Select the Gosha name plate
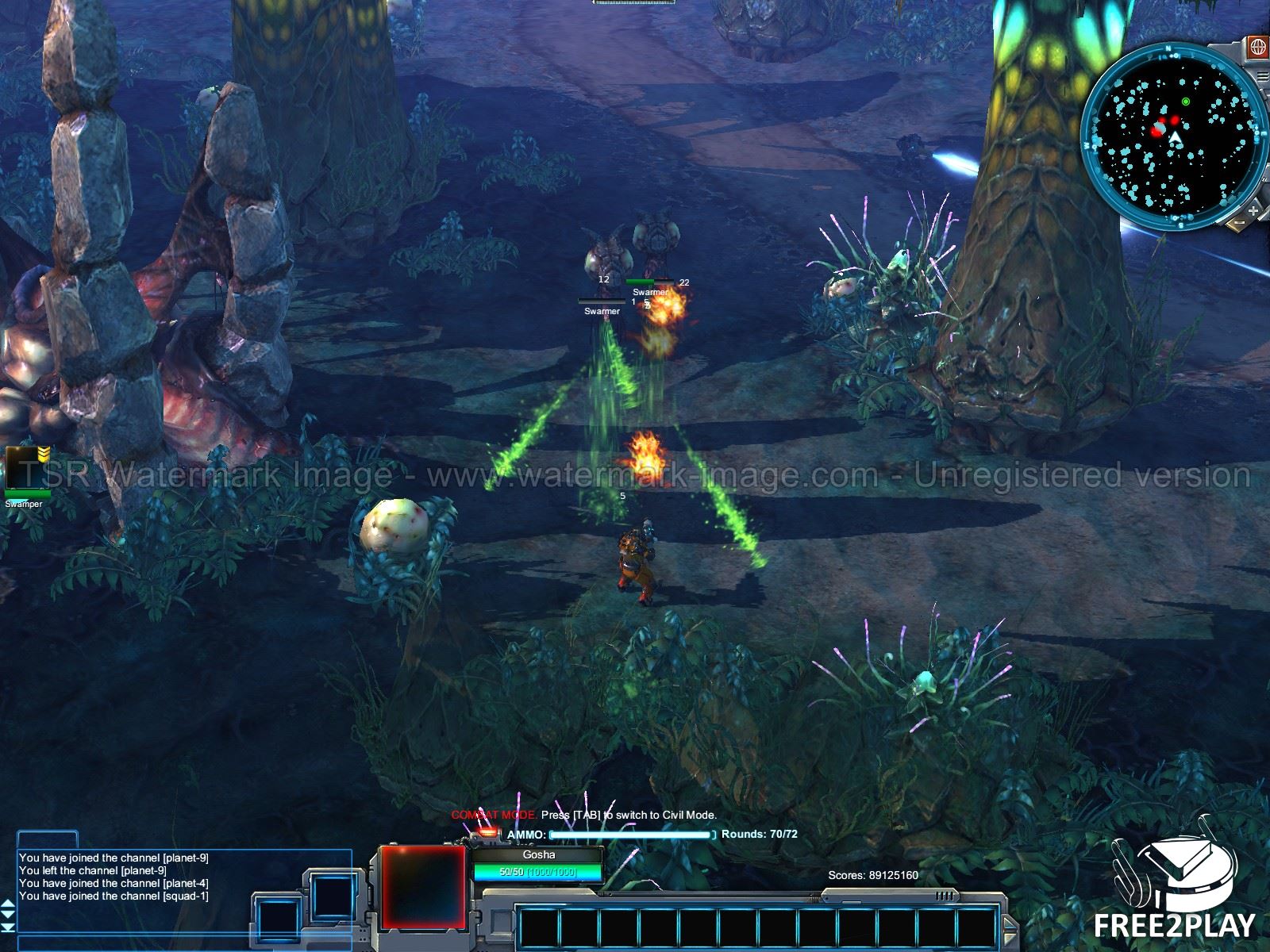Screen dimensions: 1270x952 tap(539, 855)
